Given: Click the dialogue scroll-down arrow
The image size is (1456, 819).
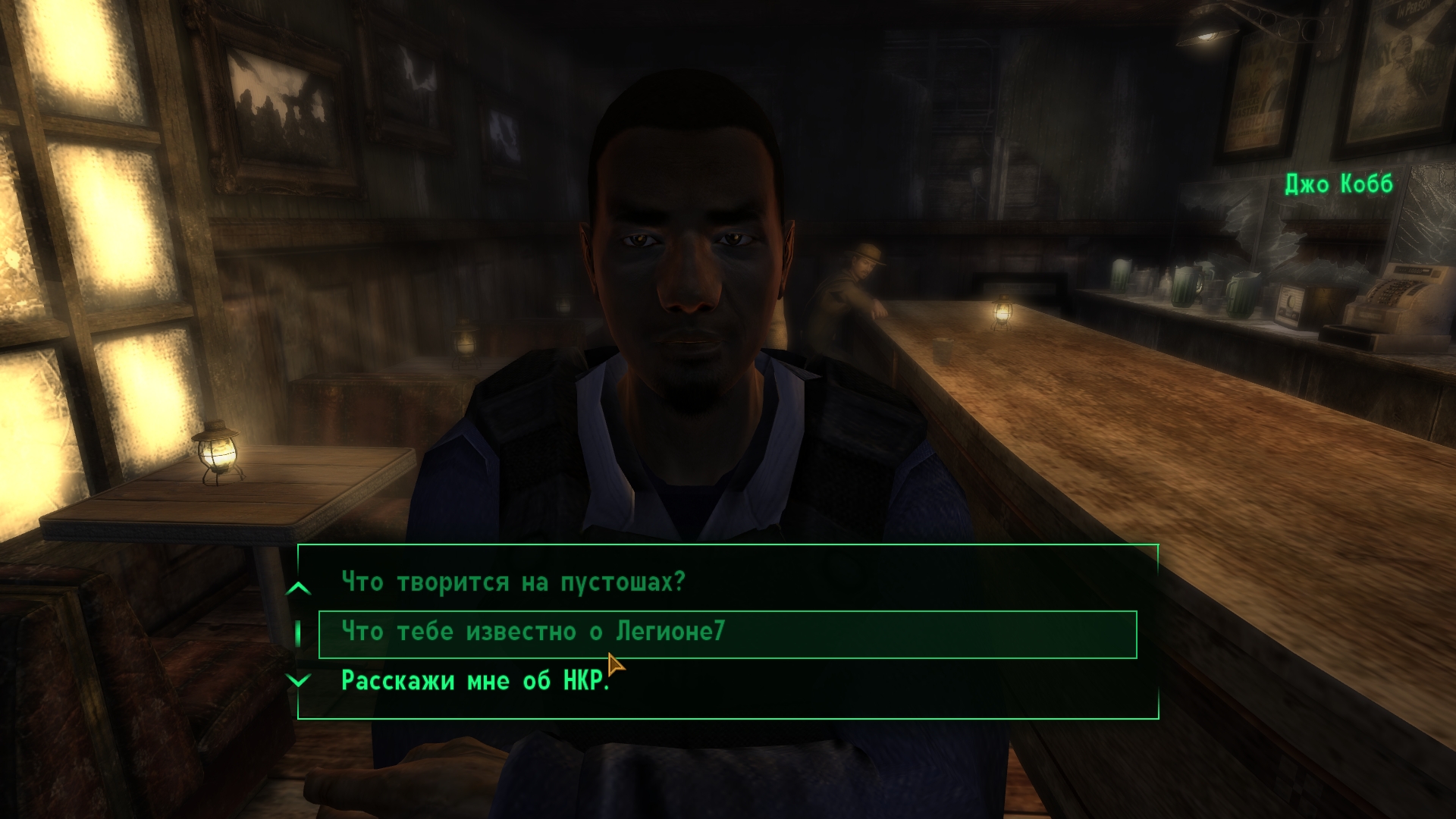Looking at the screenshot, I should 299,680.
